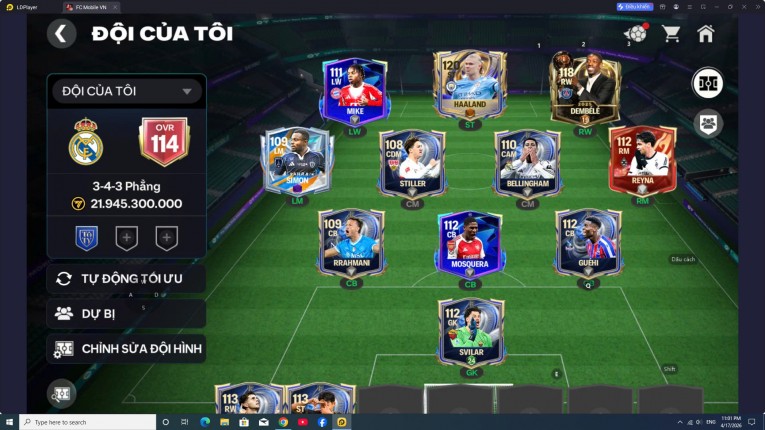765x430 pixels.
Task: Go back with the arrow button
Action: pos(62,34)
